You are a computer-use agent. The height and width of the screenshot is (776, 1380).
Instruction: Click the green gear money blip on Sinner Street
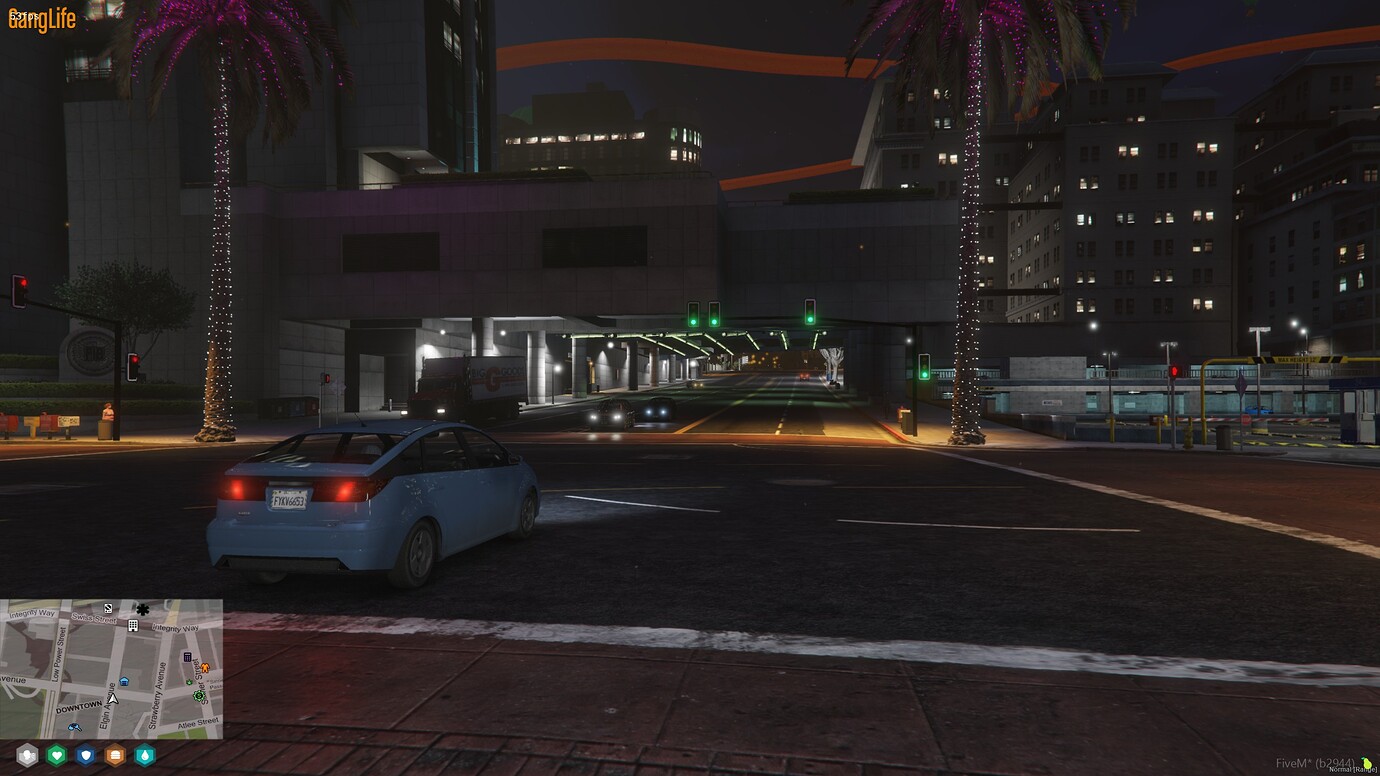point(199,696)
